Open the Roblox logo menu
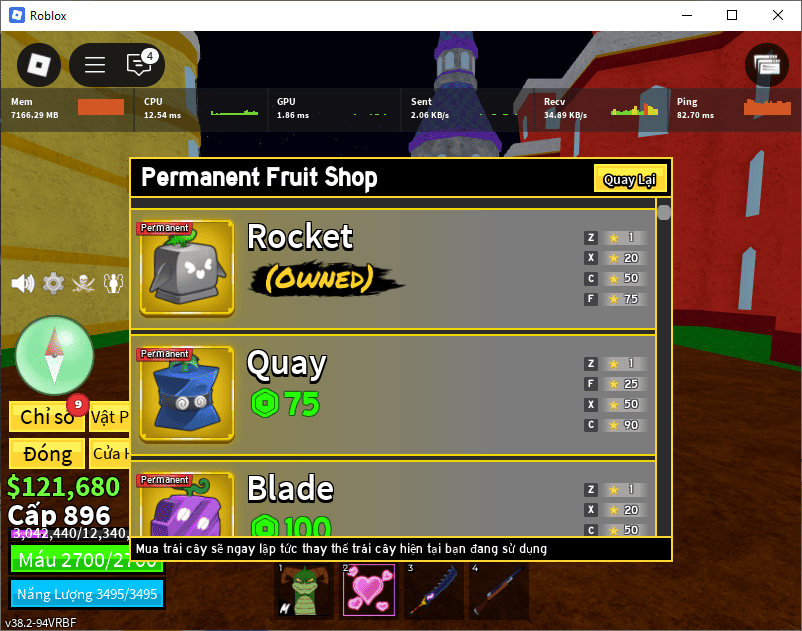Screen dimensions: 802x631 [38, 65]
